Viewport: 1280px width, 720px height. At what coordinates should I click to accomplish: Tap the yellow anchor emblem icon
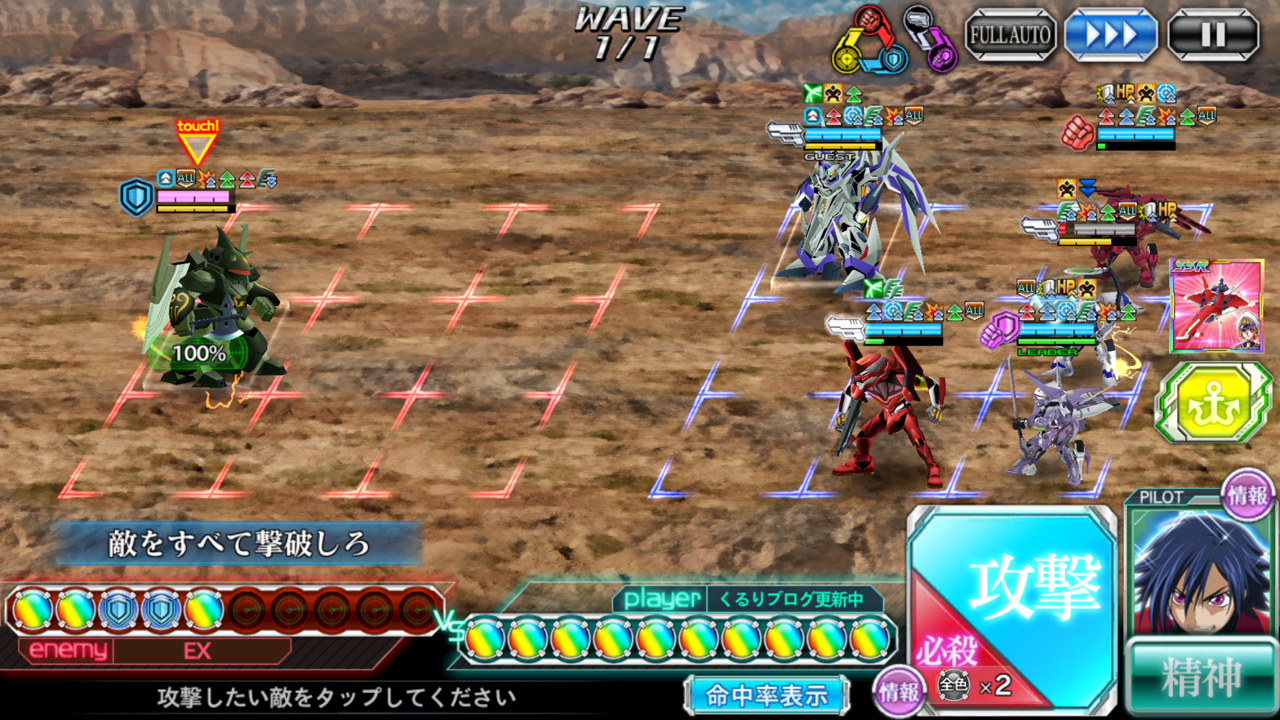pyautogui.click(x=1220, y=397)
